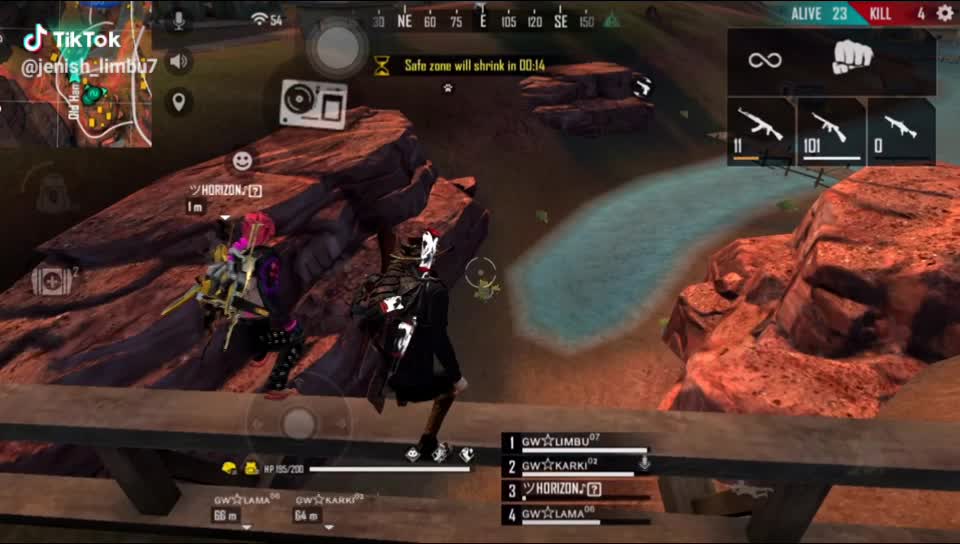
Task: Open the faded backpack icon
Action: (53, 189)
